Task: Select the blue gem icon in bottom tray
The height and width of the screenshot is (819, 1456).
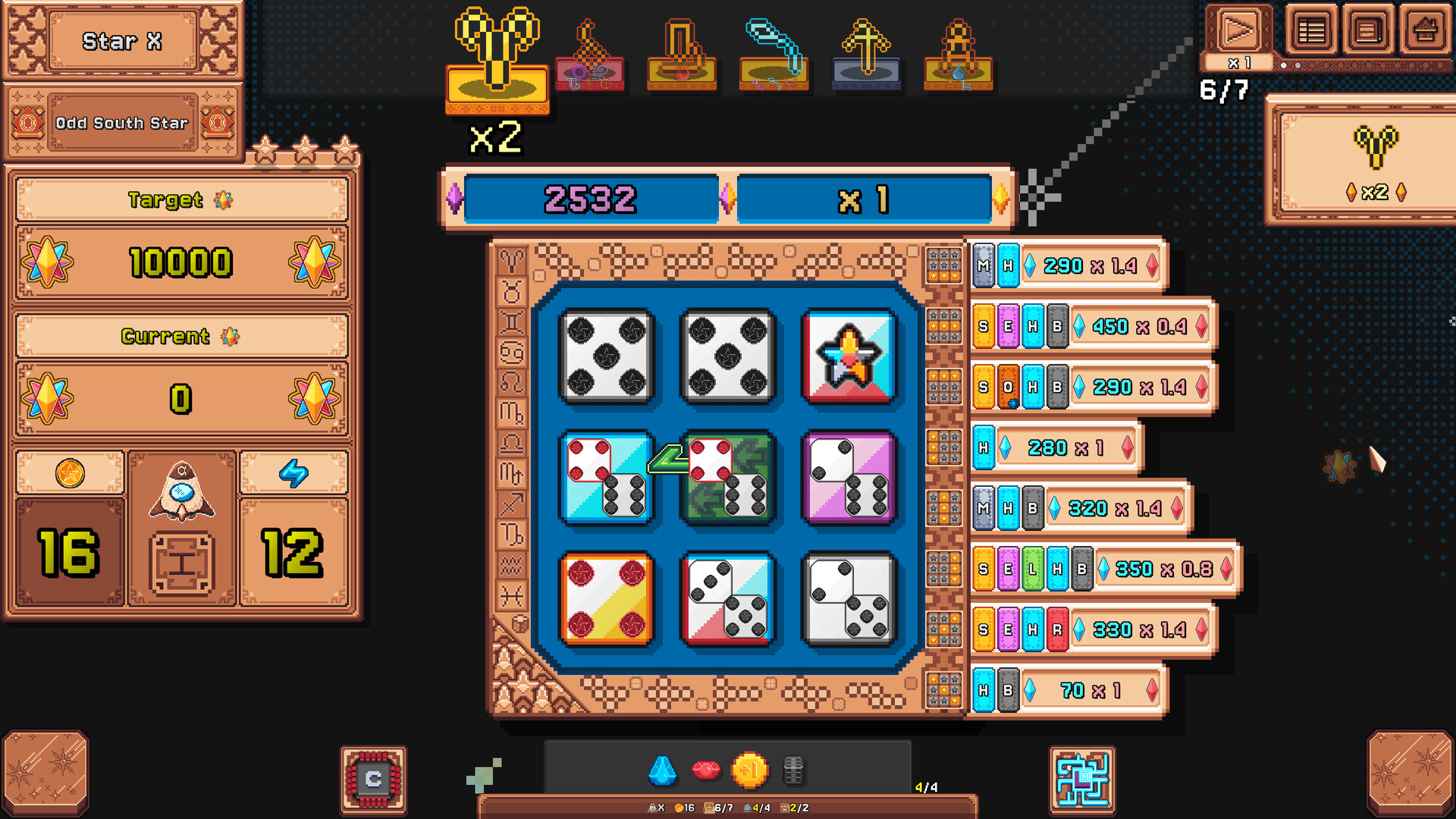Action: [x=662, y=769]
